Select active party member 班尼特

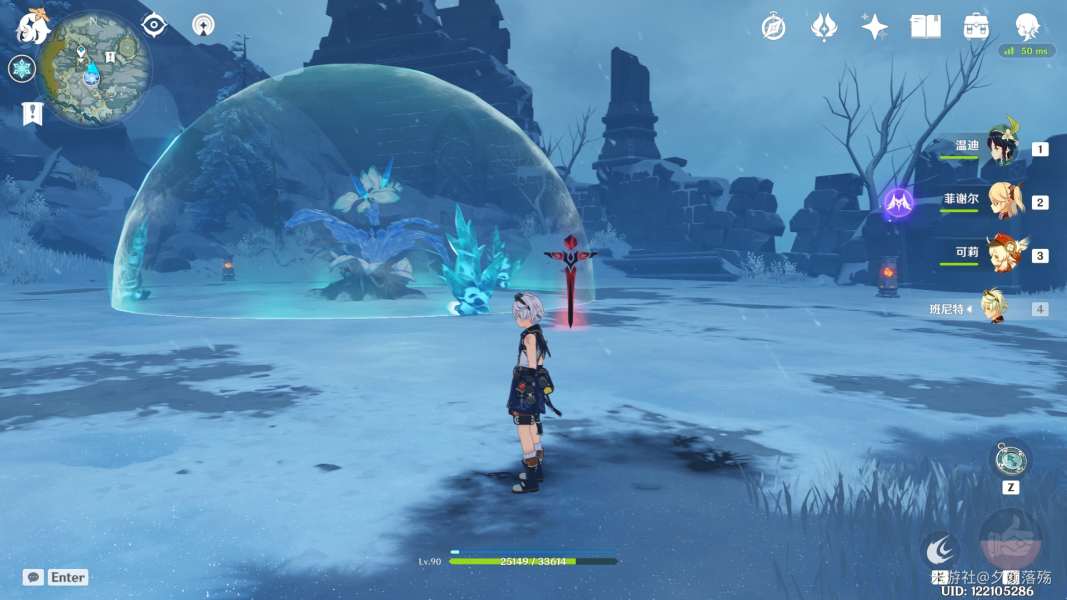pyautogui.click(x=995, y=308)
